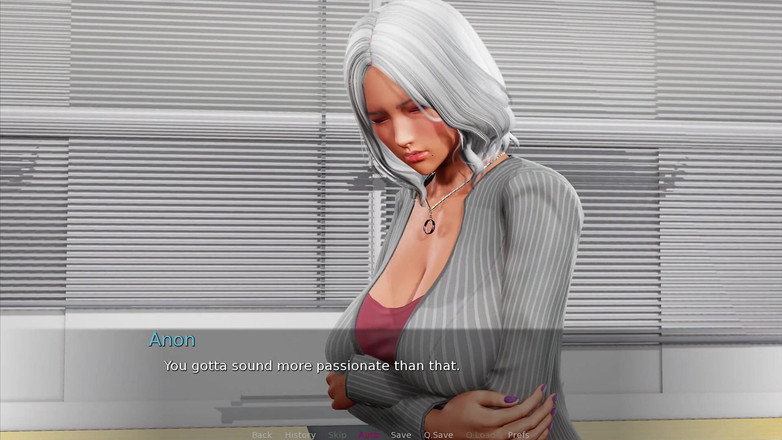Open the dialogue History log
Screen dimensions: 782x440
(300, 435)
